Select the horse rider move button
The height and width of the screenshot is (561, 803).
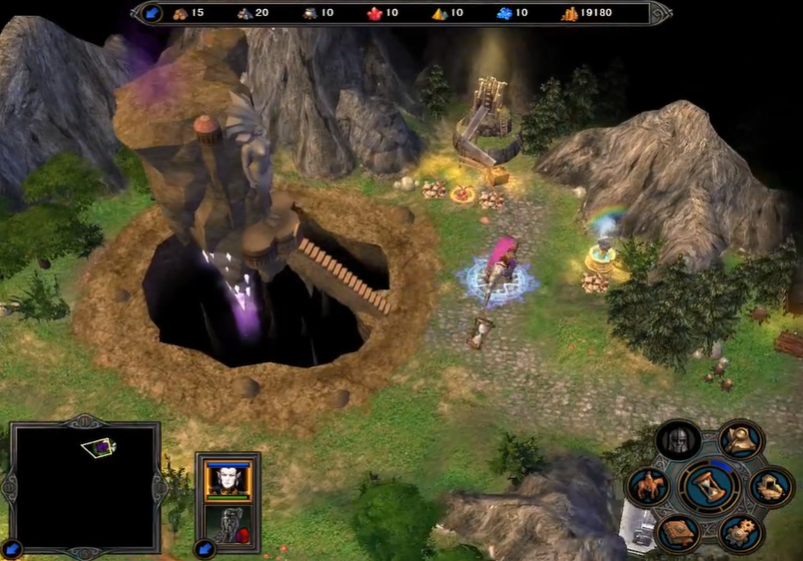648,487
